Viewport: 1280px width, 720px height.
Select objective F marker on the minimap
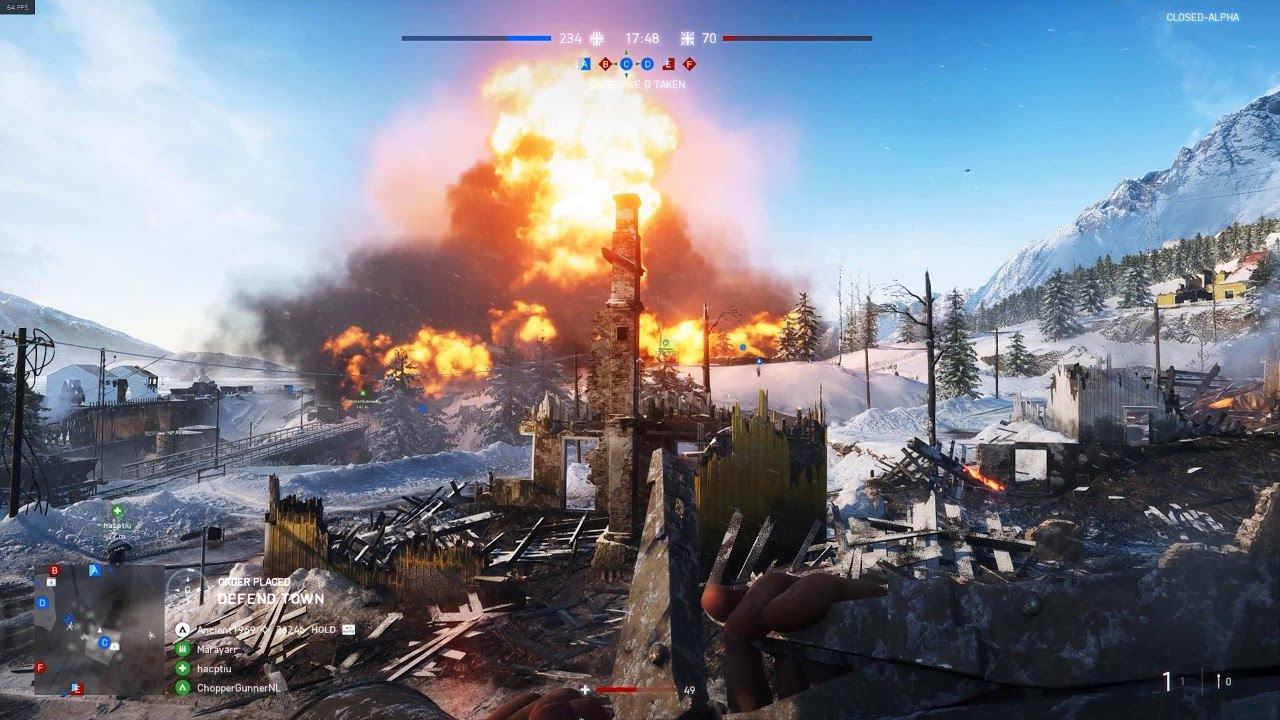pyautogui.click(x=40, y=667)
